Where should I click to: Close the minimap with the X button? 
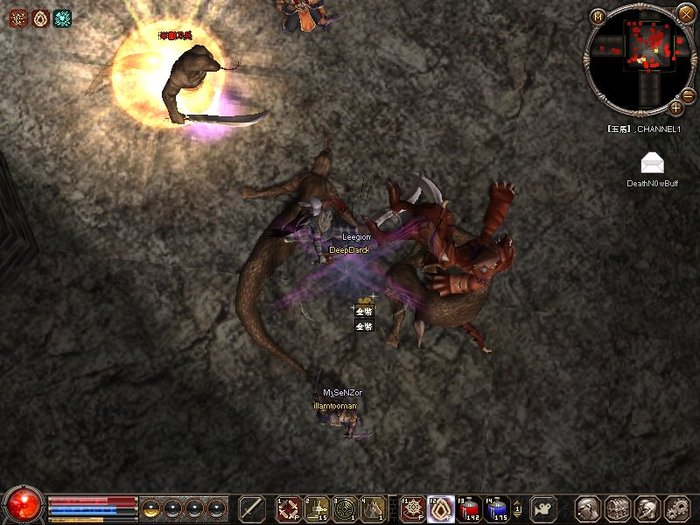[x=685, y=13]
